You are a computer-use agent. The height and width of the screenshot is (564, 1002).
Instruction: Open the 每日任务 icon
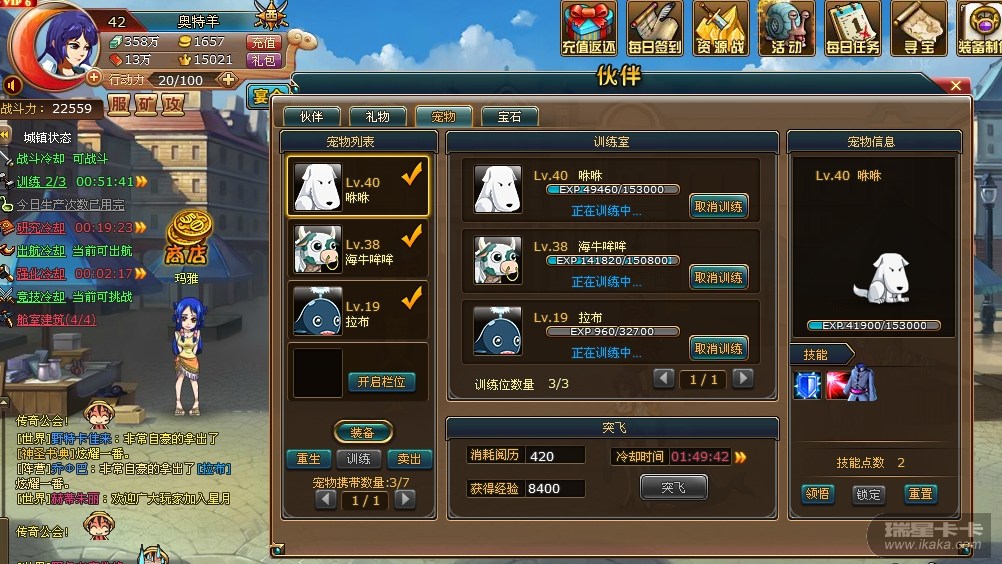click(x=852, y=28)
